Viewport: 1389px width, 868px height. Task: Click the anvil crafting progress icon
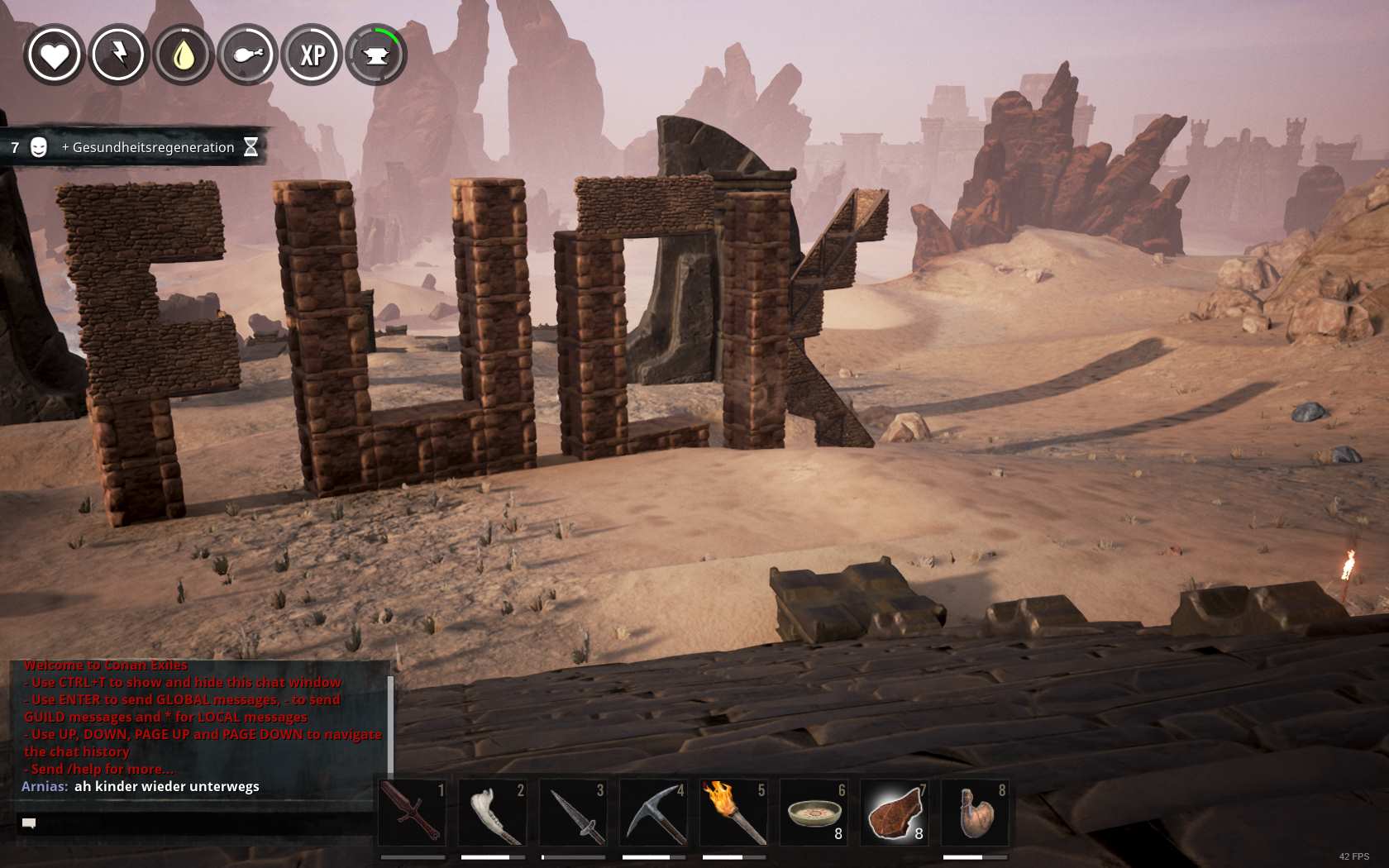coord(376,55)
